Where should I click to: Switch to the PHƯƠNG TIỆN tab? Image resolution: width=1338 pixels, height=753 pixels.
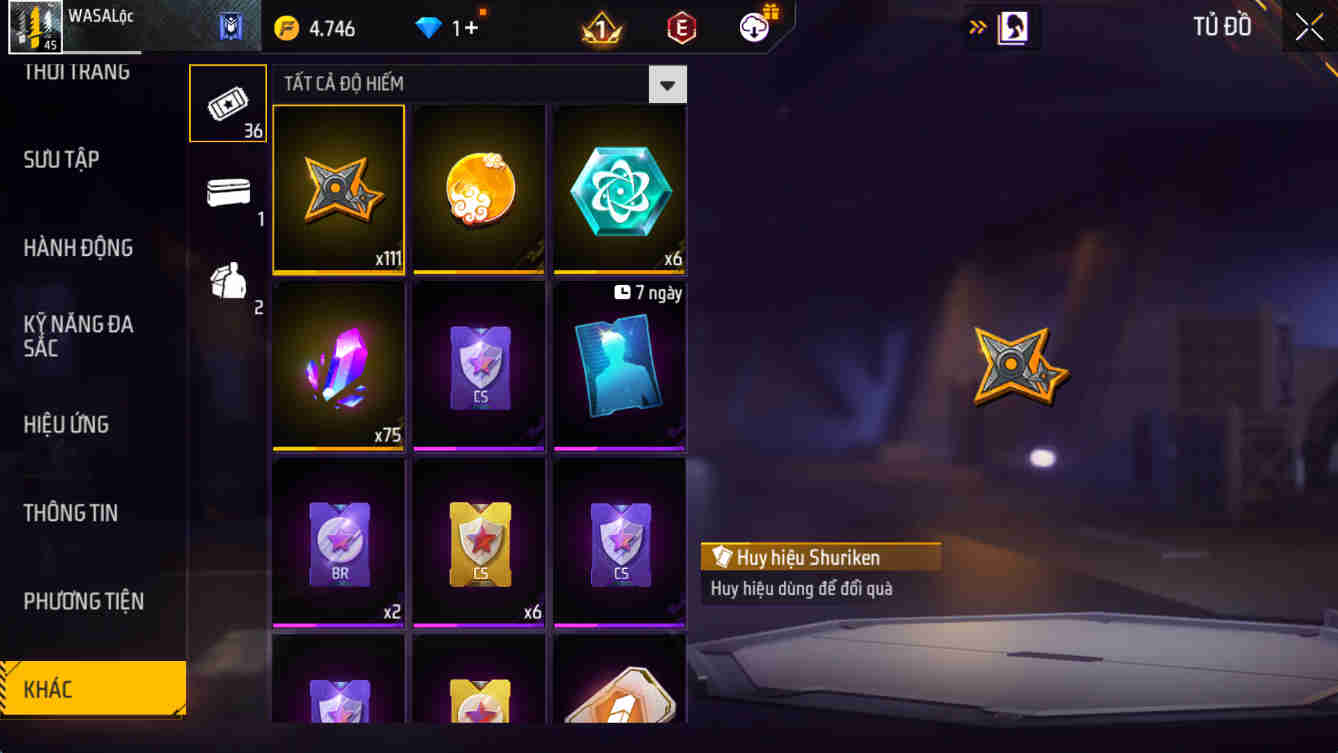coord(82,601)
